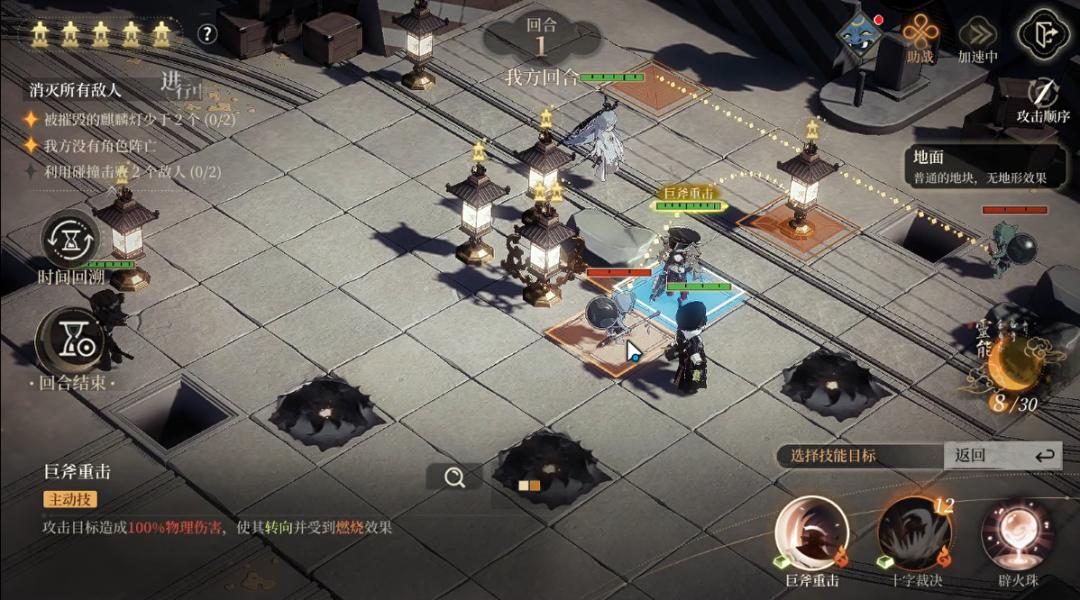
Task: Activate the 辟火珠 orb skill
Action: tap(1017, 533)
